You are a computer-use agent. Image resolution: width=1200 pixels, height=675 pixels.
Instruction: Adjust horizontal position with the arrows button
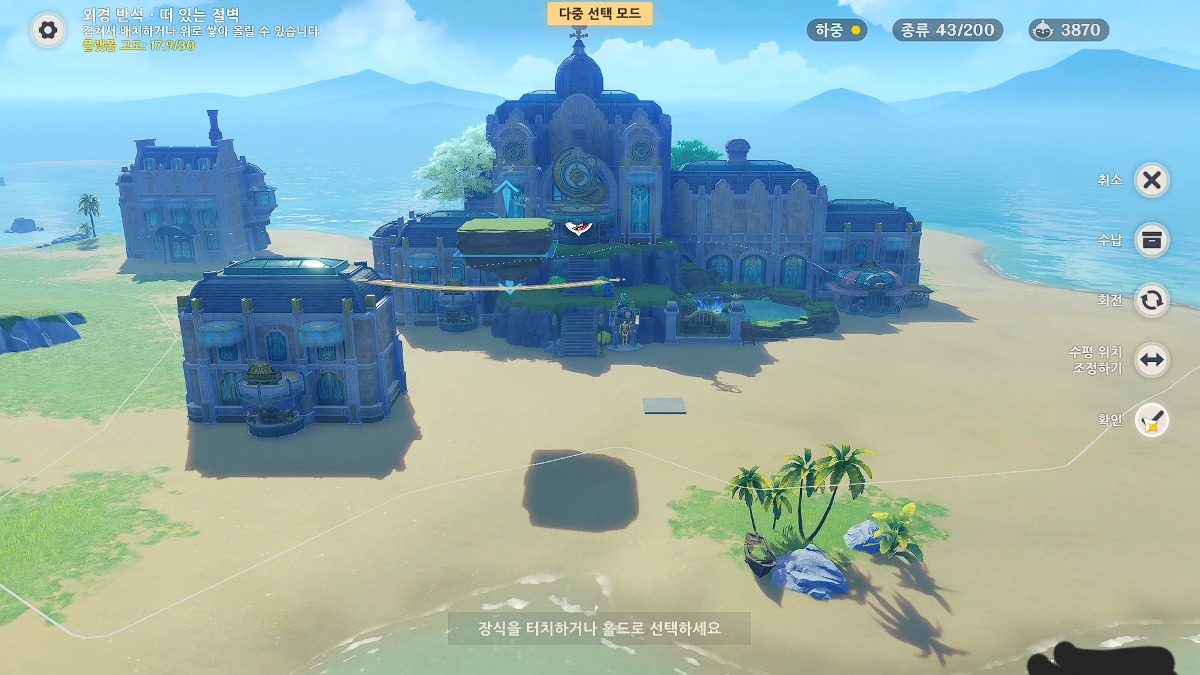1152,360
